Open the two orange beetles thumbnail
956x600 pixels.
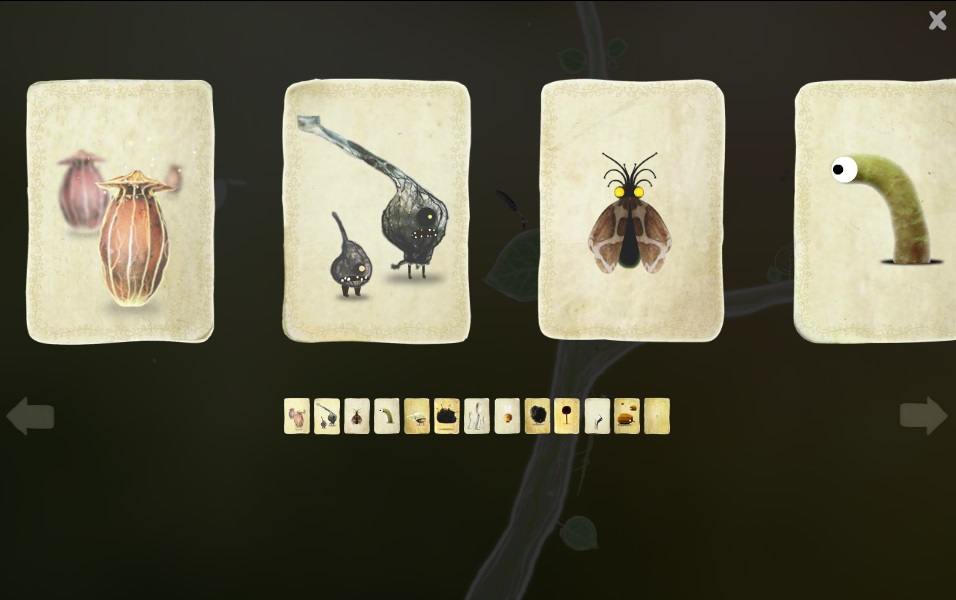pyautogui.click(x=627, y=416)
